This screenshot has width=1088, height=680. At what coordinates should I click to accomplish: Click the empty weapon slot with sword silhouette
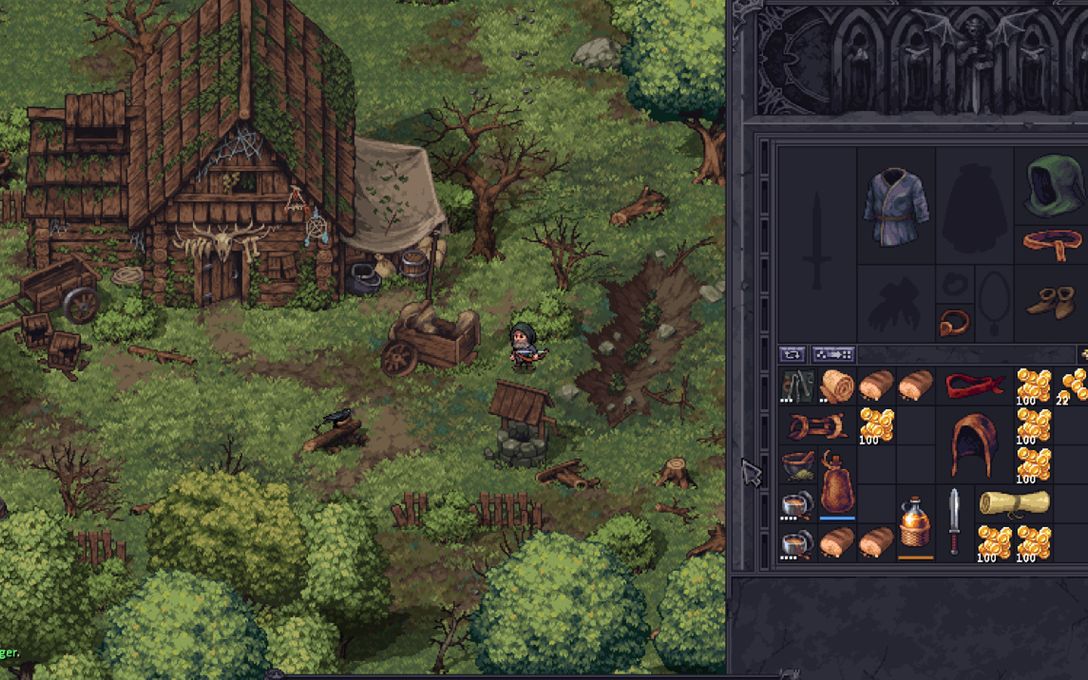click(x=817, y=242)
